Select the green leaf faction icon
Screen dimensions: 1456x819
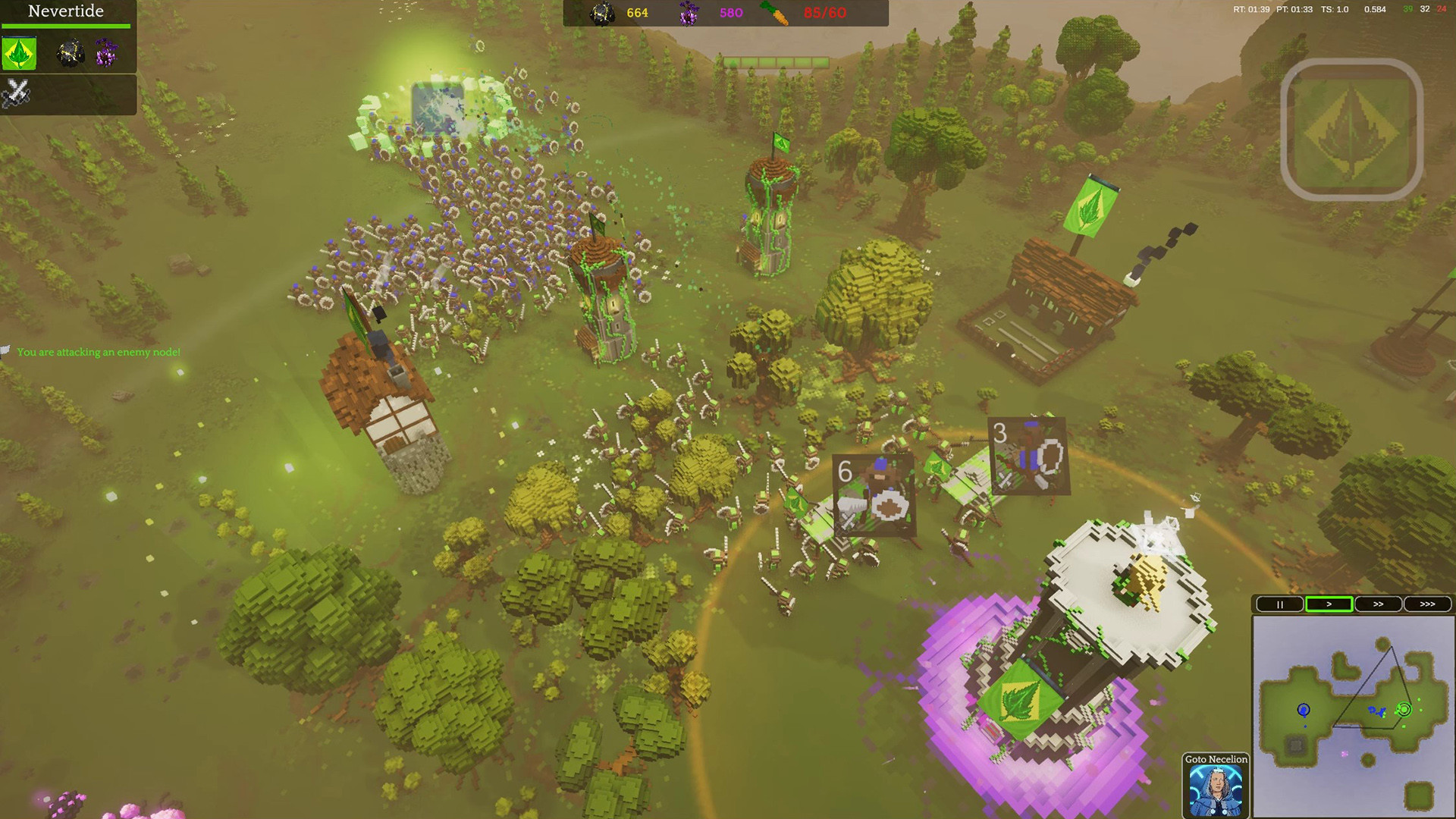19,54
